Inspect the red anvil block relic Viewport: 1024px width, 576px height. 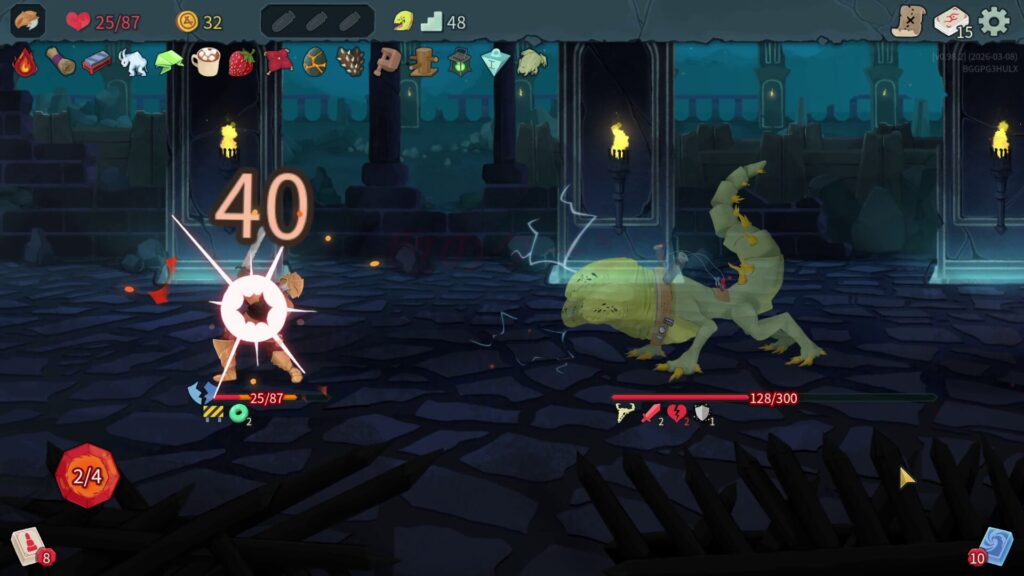click(x=96, y=61)
